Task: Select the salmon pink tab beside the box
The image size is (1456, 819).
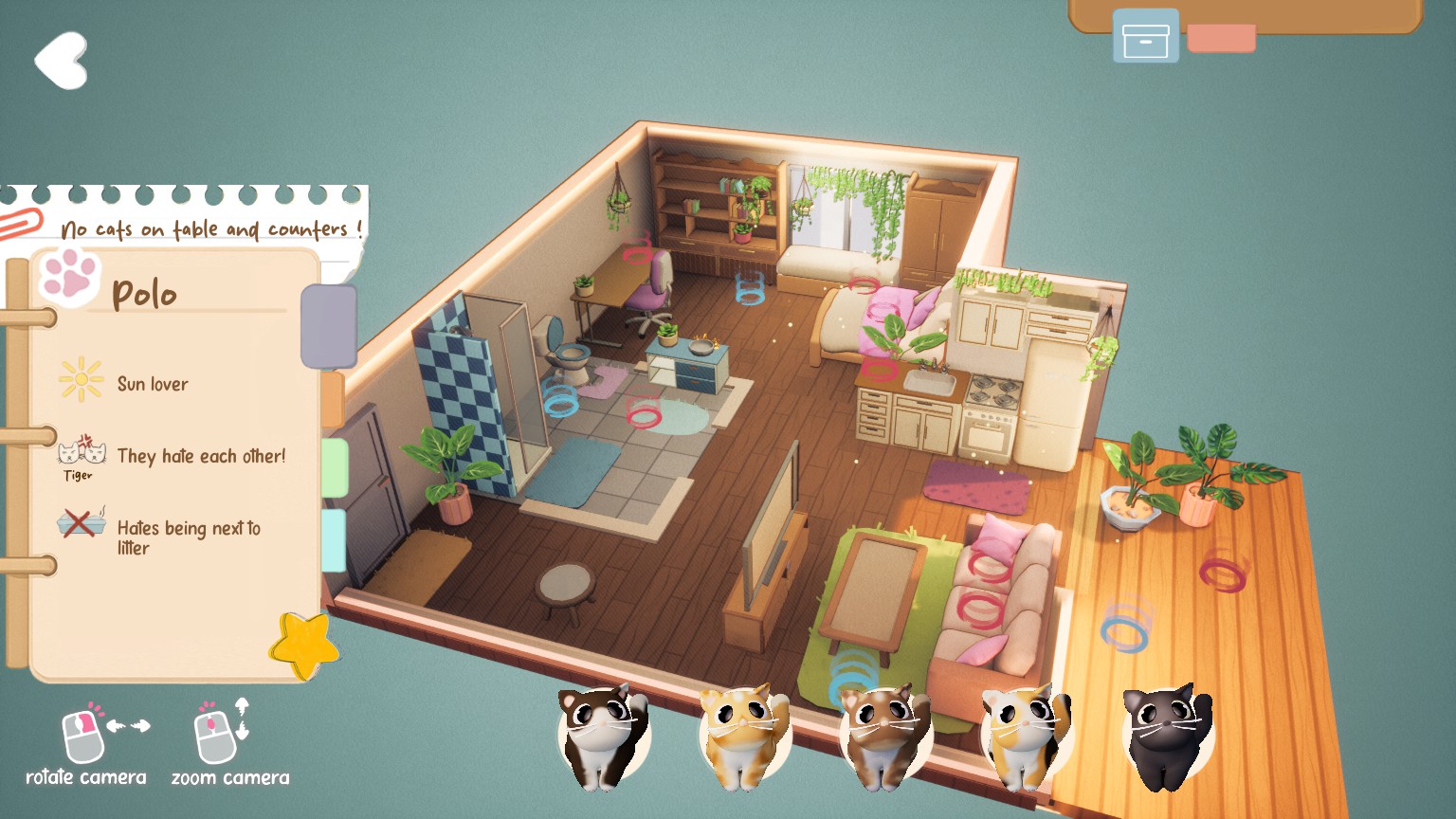Action: (x=1221, y=39)
